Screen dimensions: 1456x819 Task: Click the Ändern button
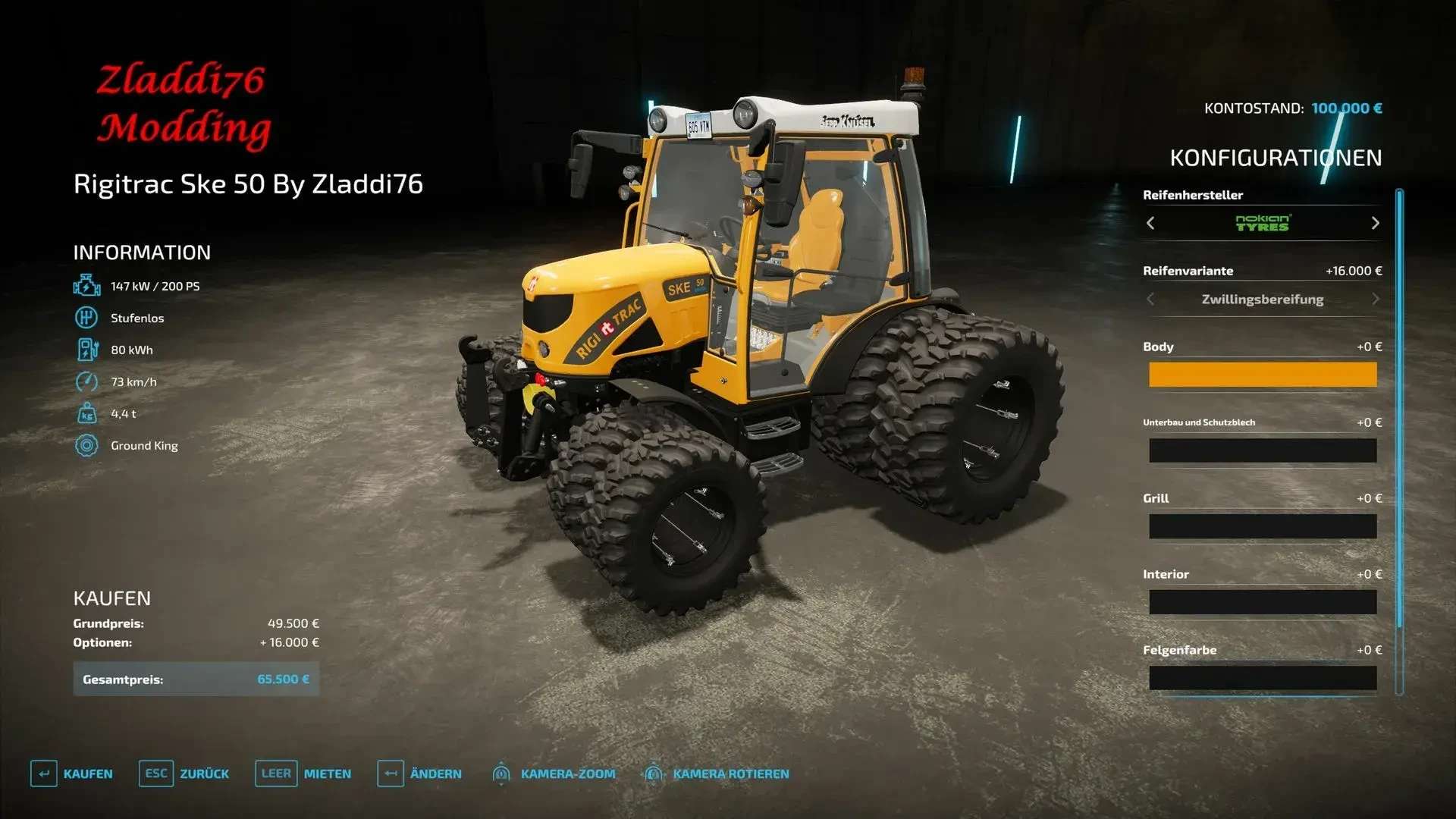(x=419, y=773)
